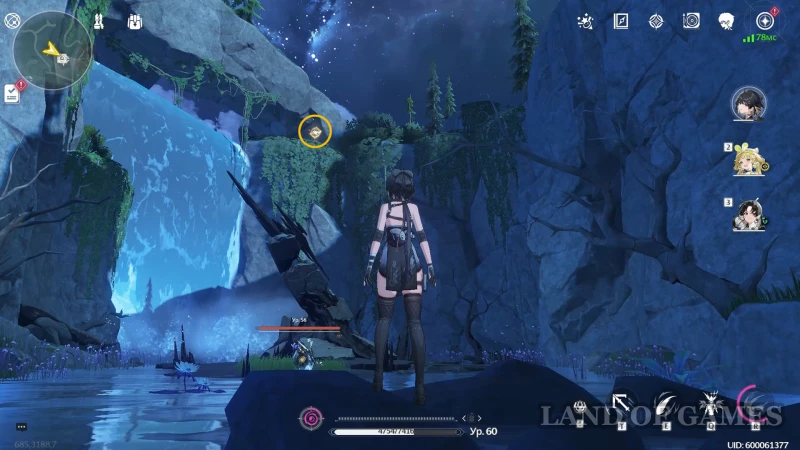Image resolution: width=800 pixels, height=450 pixels.
Task: Open the backpack icon near the minimap
Action: [x=134, y=20]
